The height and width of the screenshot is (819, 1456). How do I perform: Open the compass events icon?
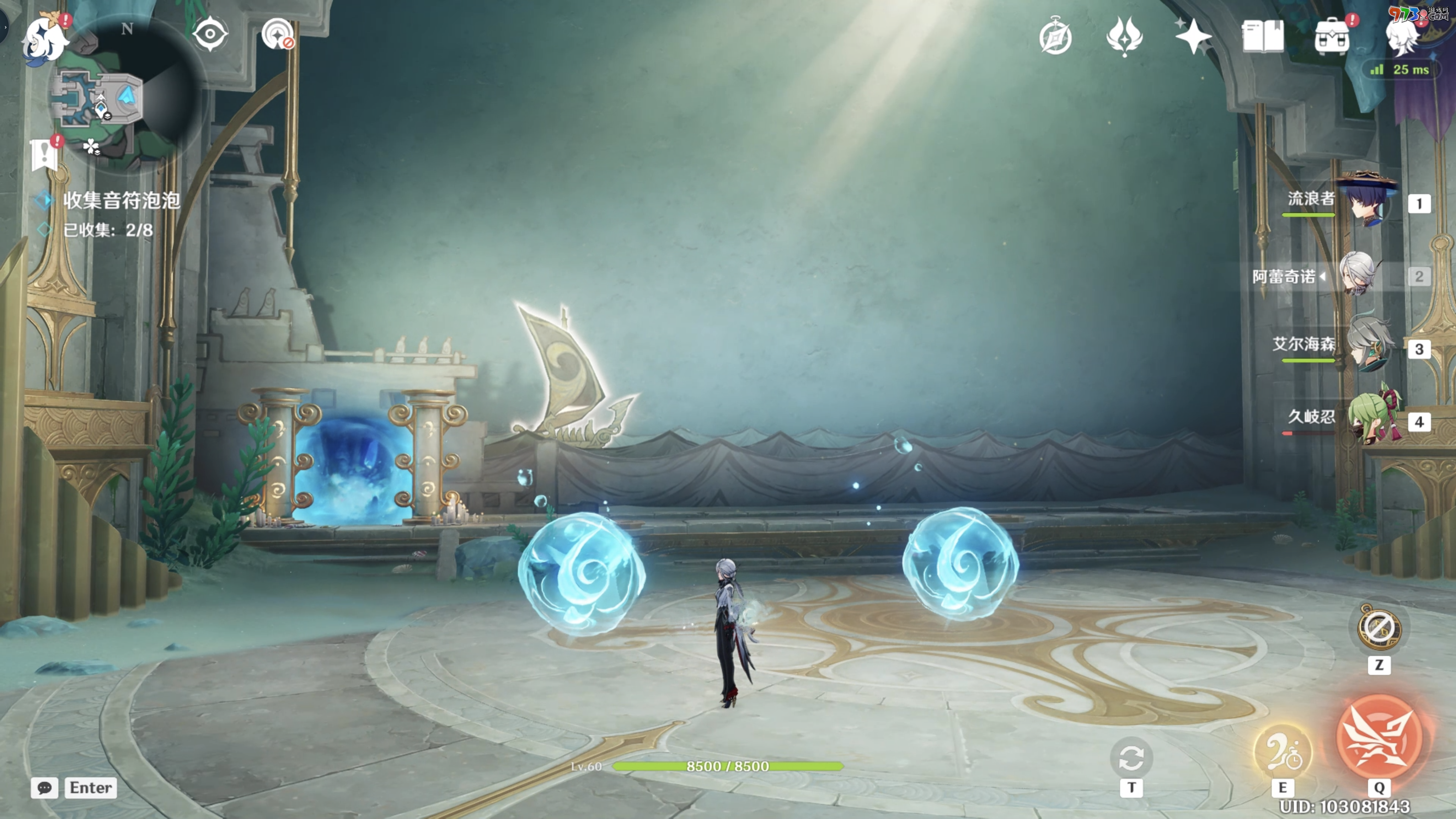click(x=1055, y=37)
